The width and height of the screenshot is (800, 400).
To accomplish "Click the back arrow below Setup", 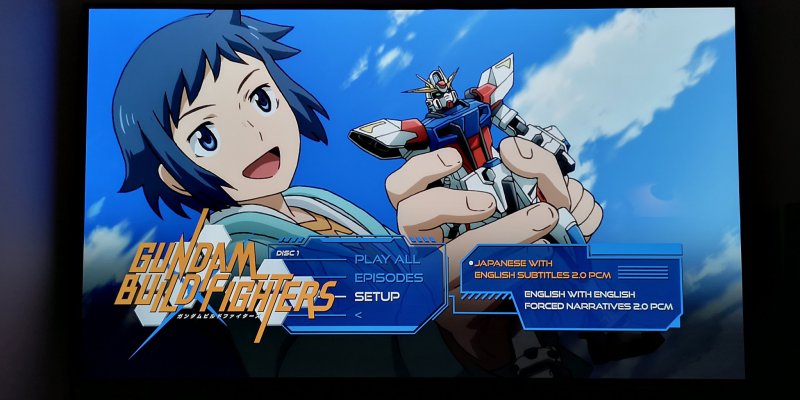I will click(x=359, y=314).
